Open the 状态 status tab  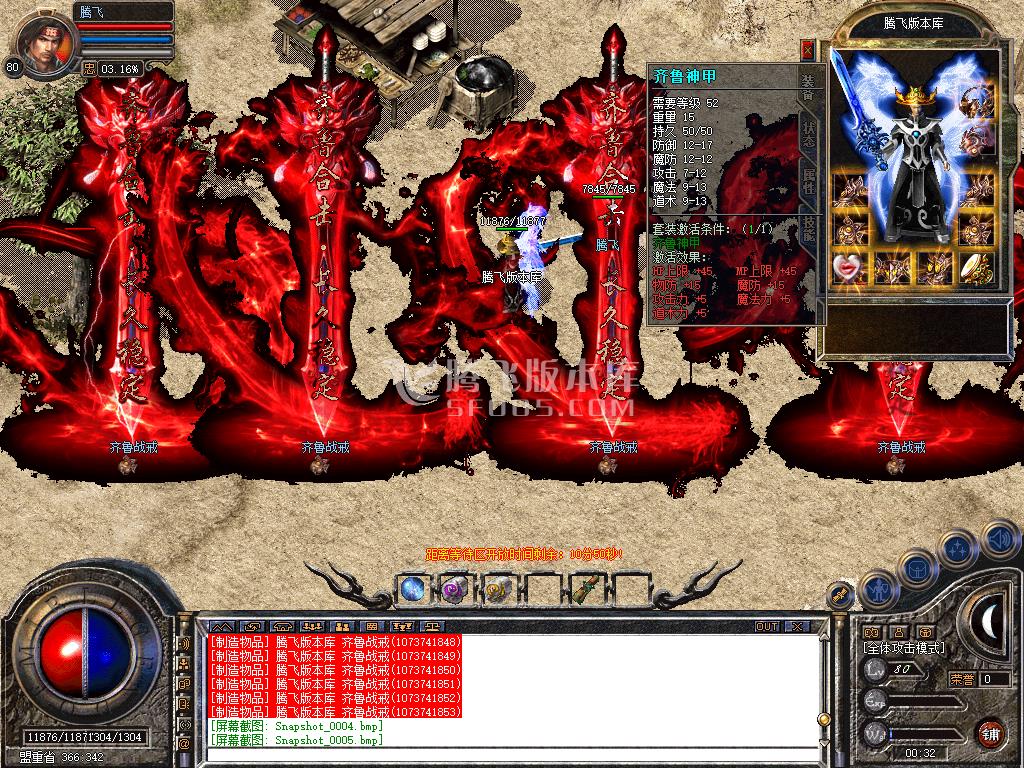click(807, 137)
